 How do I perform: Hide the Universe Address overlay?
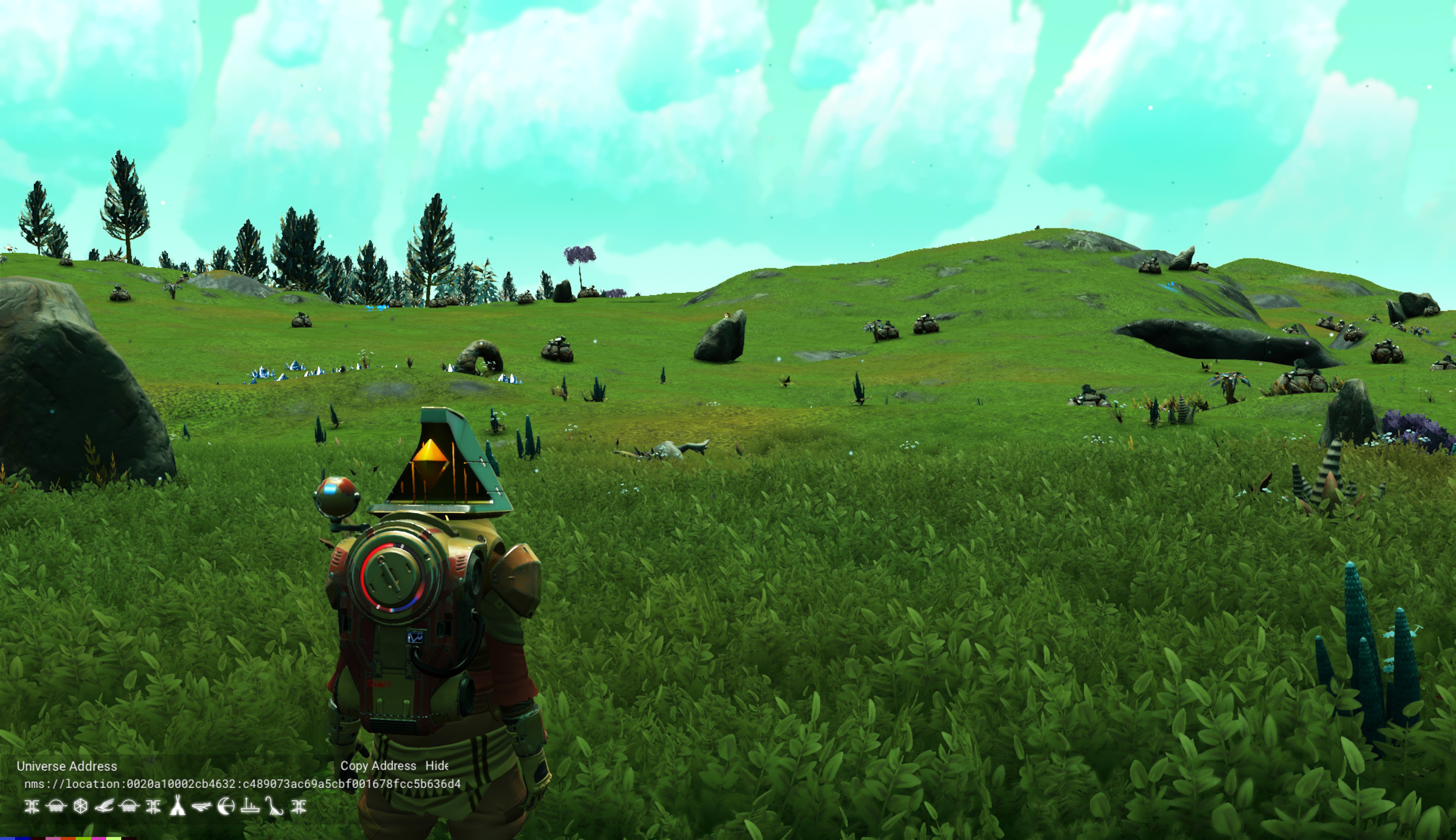(x=437, y=765)
